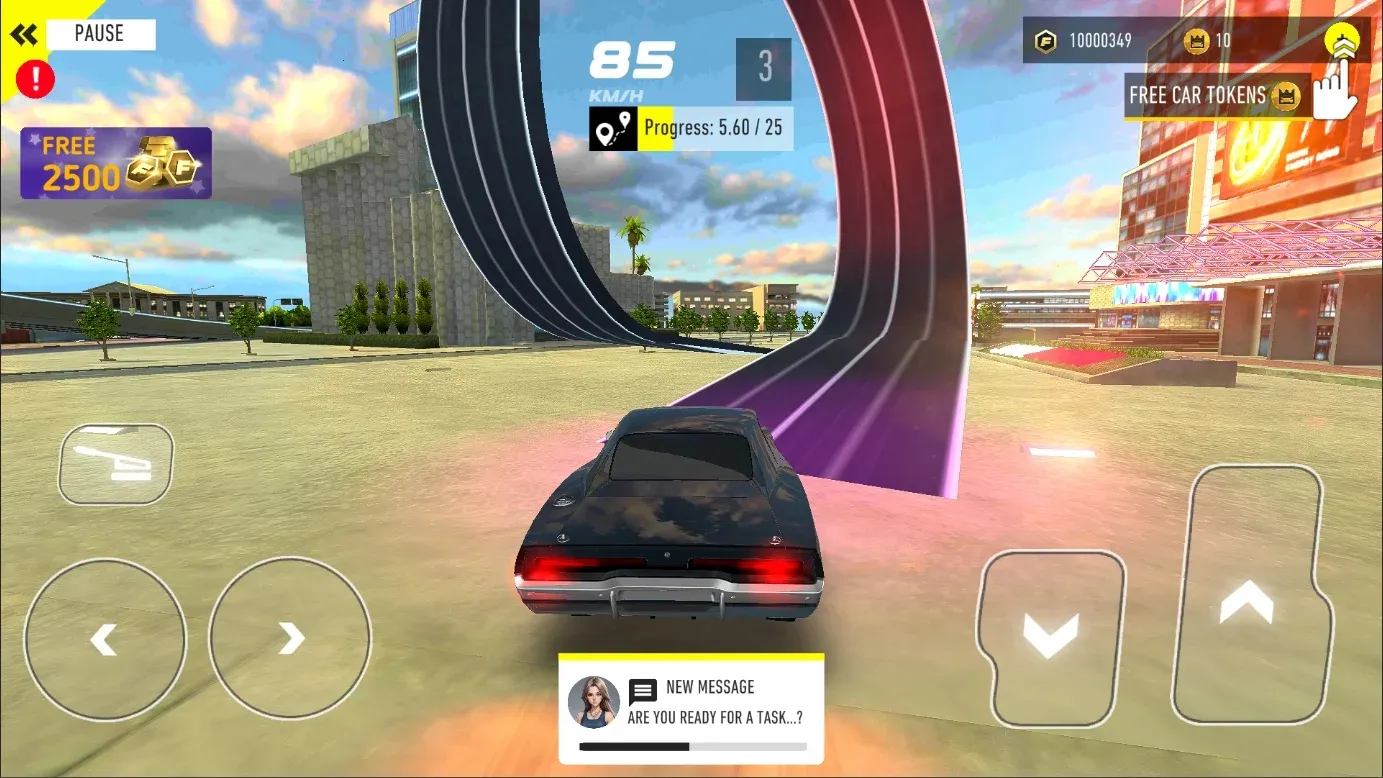Image resolution: width=1383 pixels, height=778 pixels.
Task: Tap the right steering arrow control
Action: click(x=289, y=638)
